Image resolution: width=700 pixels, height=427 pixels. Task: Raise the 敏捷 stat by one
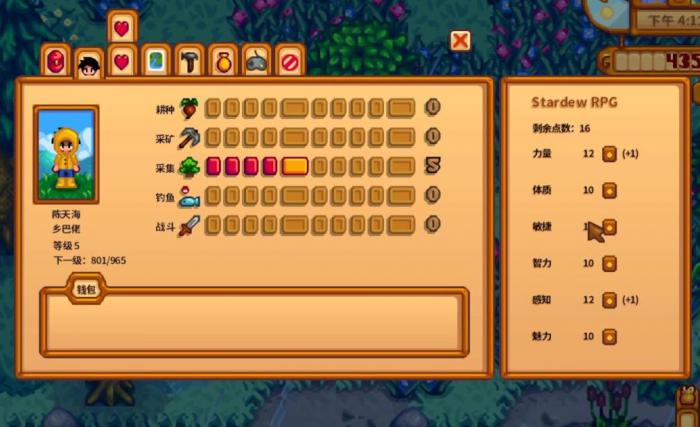pyautogui.click(x=608, y=227)
